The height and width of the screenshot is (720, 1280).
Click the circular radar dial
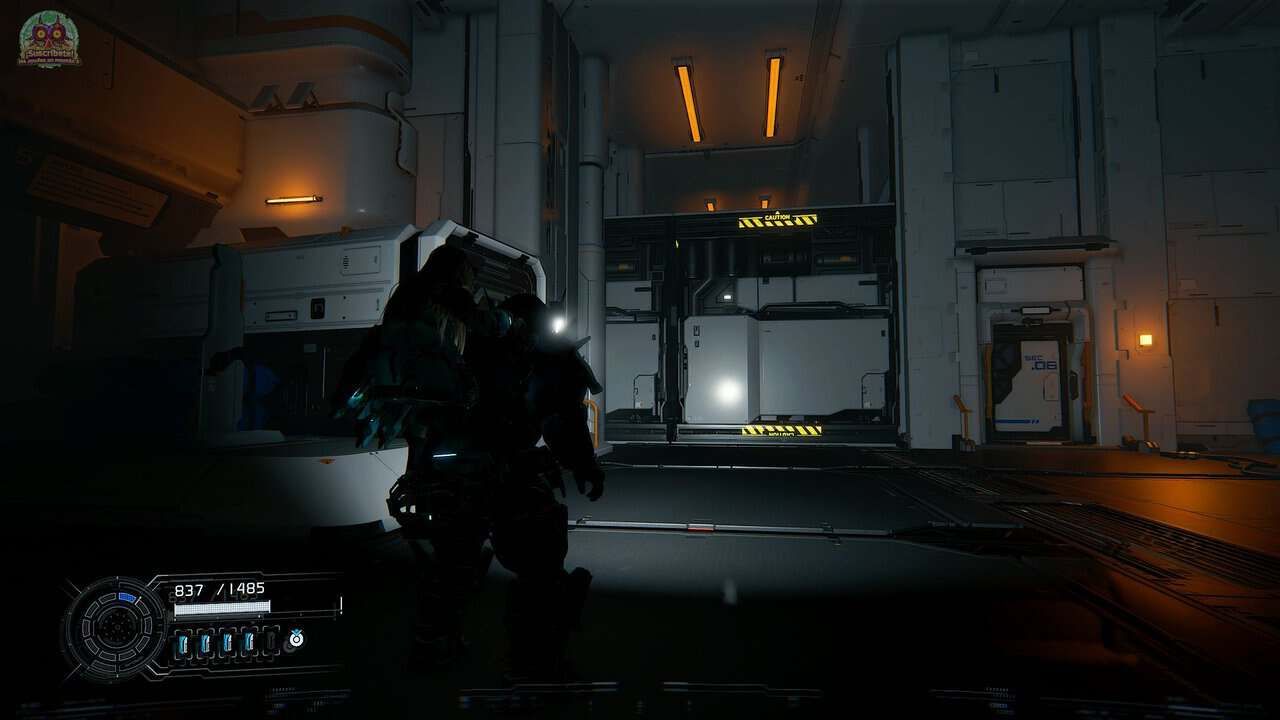pyautogui.click(x=114, y=628)
